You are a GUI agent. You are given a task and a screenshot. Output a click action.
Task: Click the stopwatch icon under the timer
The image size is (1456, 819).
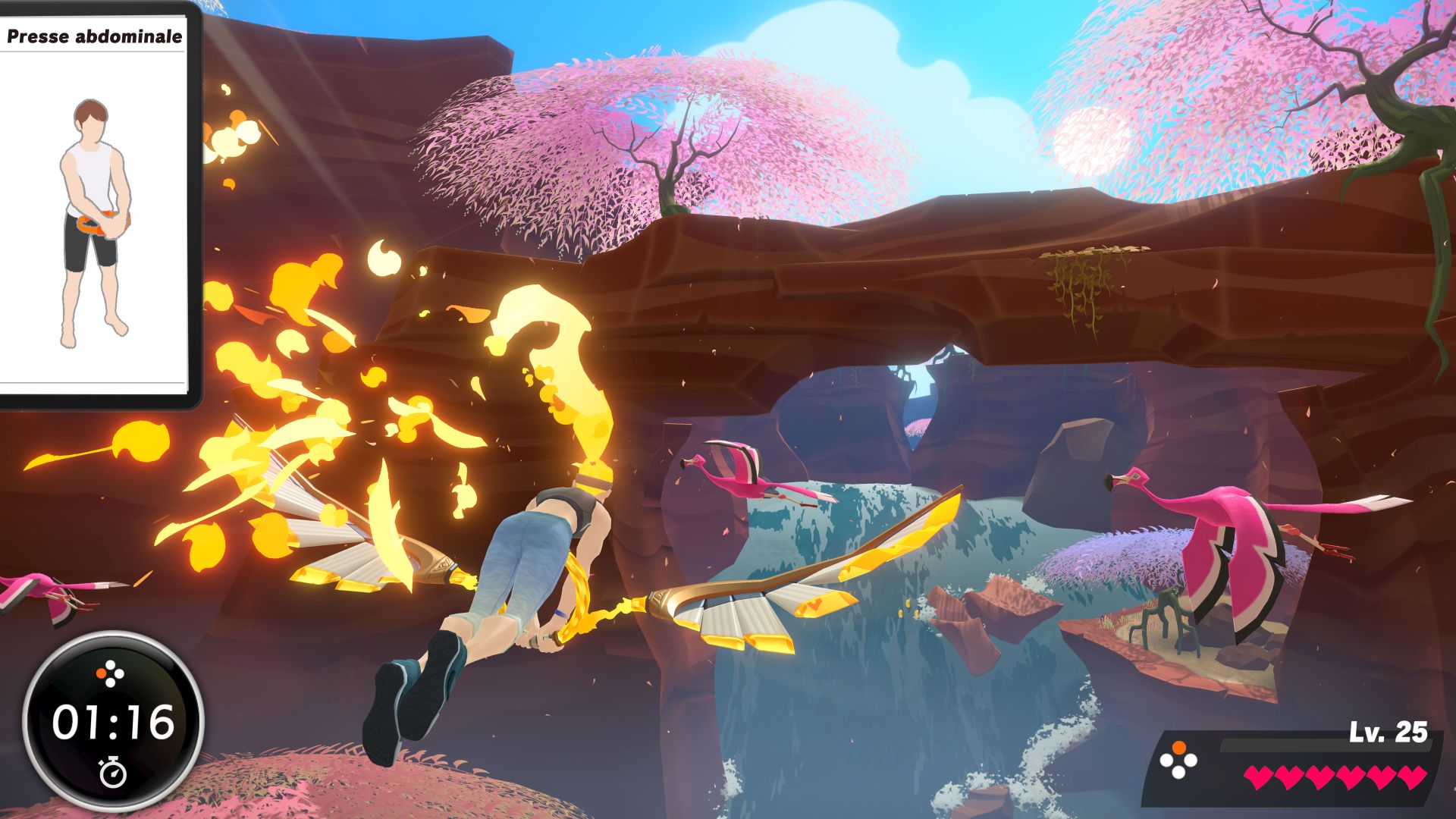tap(113, 773)
